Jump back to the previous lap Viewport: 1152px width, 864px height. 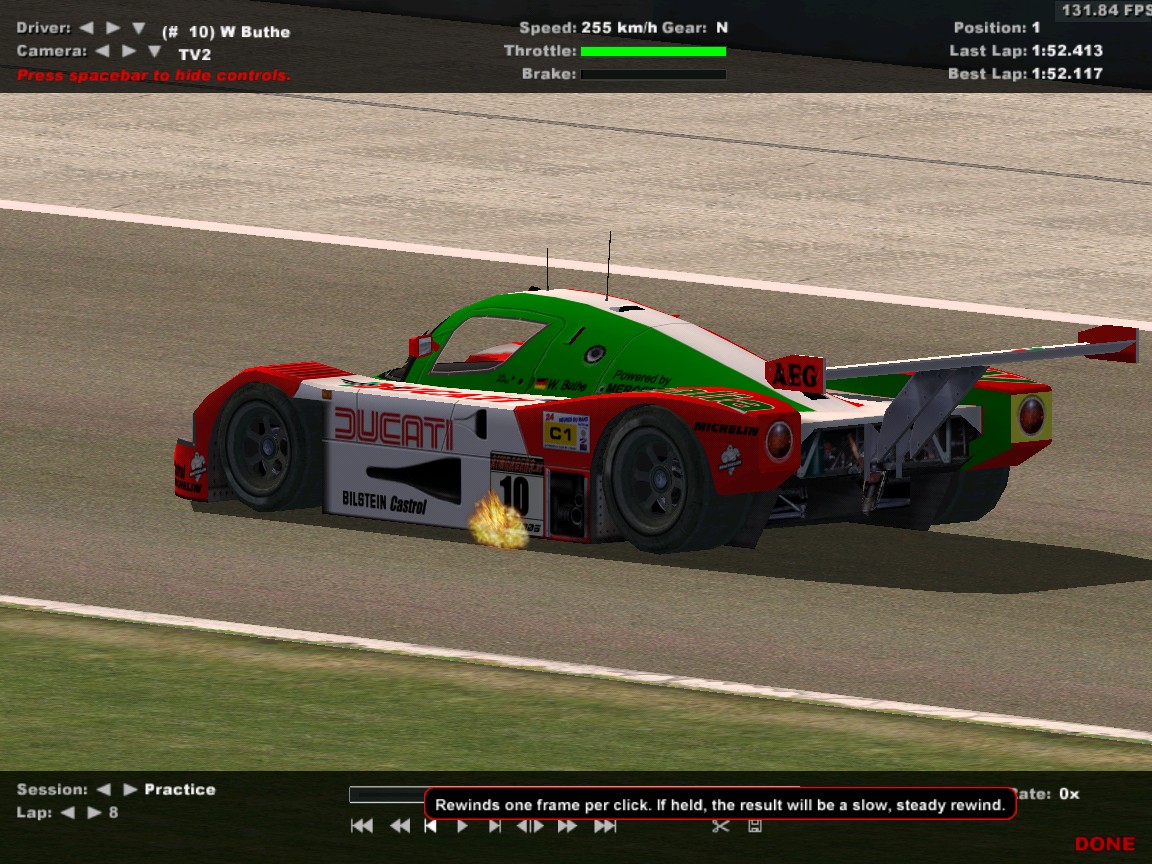pos(68,812)
